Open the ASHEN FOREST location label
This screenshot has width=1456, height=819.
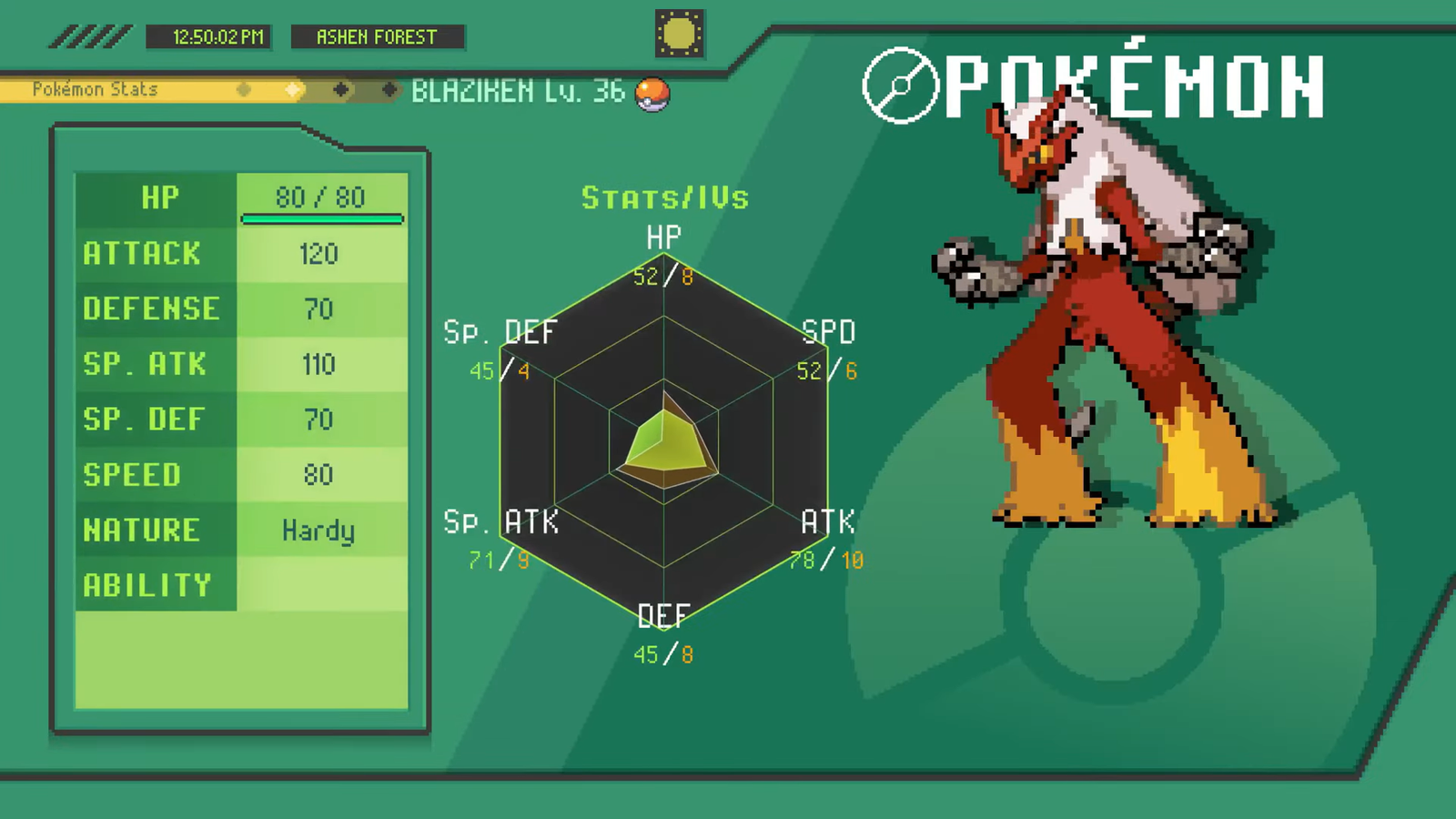[x=377, y=37]
